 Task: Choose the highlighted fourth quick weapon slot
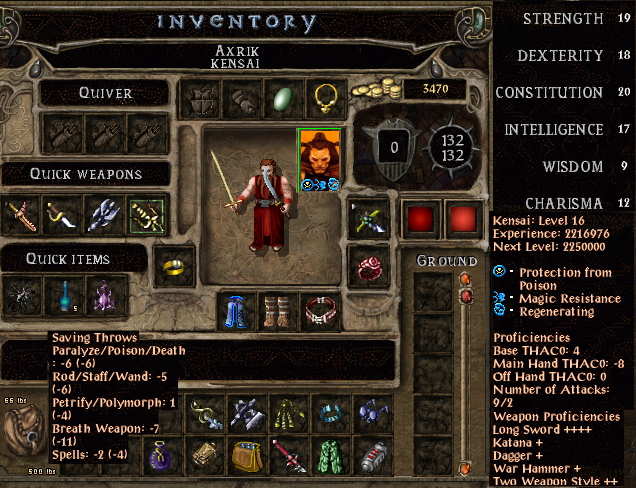tap(148, 214)
